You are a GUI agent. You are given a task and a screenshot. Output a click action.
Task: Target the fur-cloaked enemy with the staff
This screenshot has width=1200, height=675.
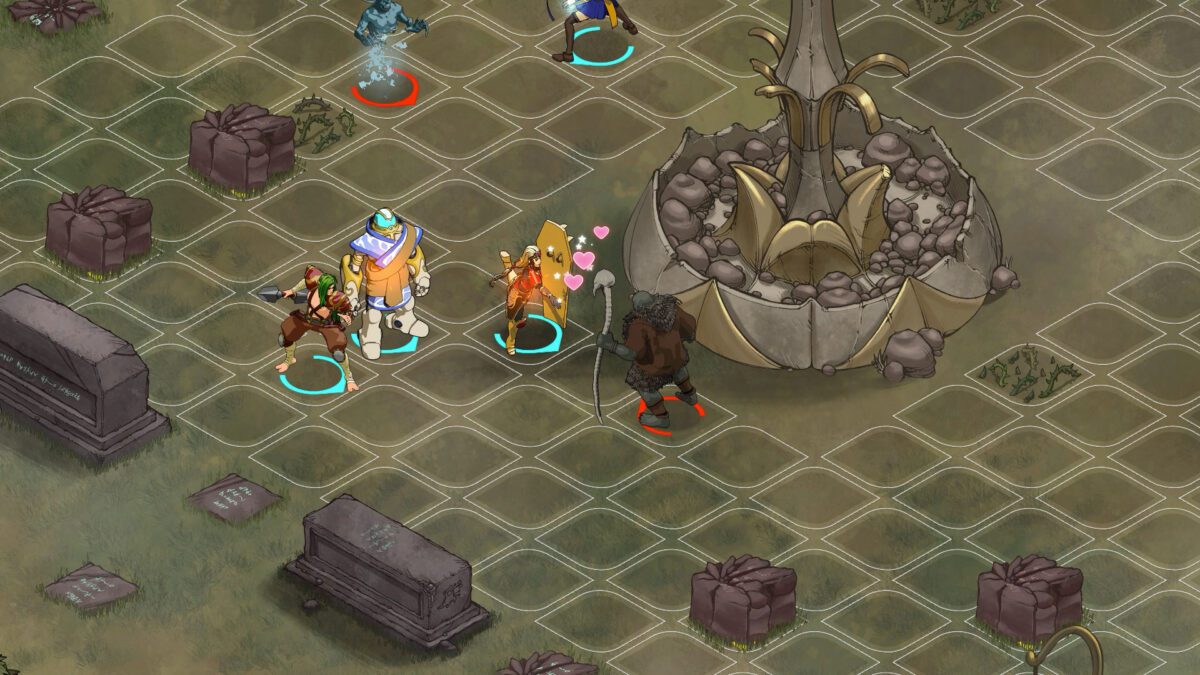tap(655, 355)
